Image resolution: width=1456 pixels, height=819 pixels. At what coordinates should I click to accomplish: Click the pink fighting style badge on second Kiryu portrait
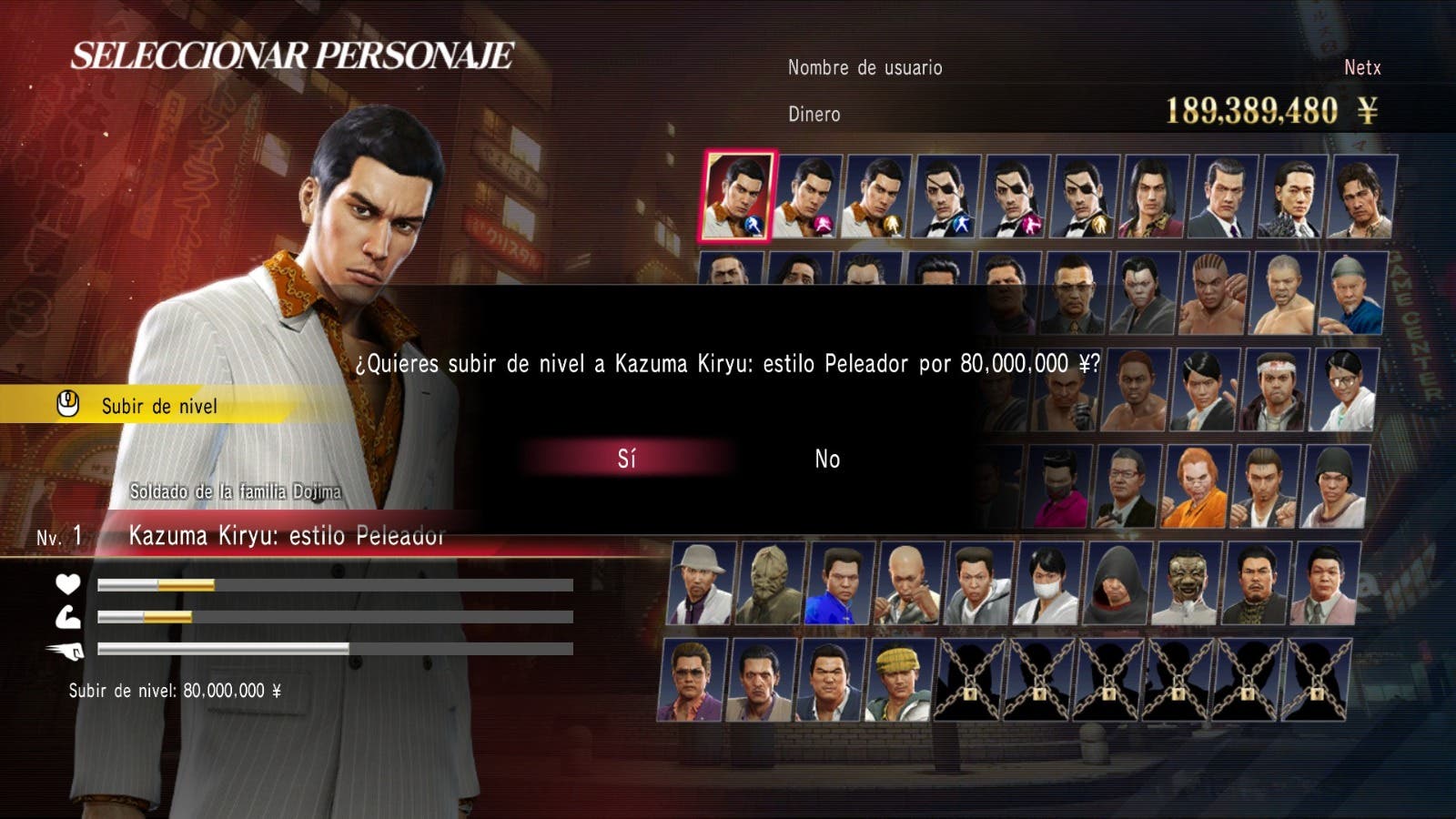tap(823, 225)
